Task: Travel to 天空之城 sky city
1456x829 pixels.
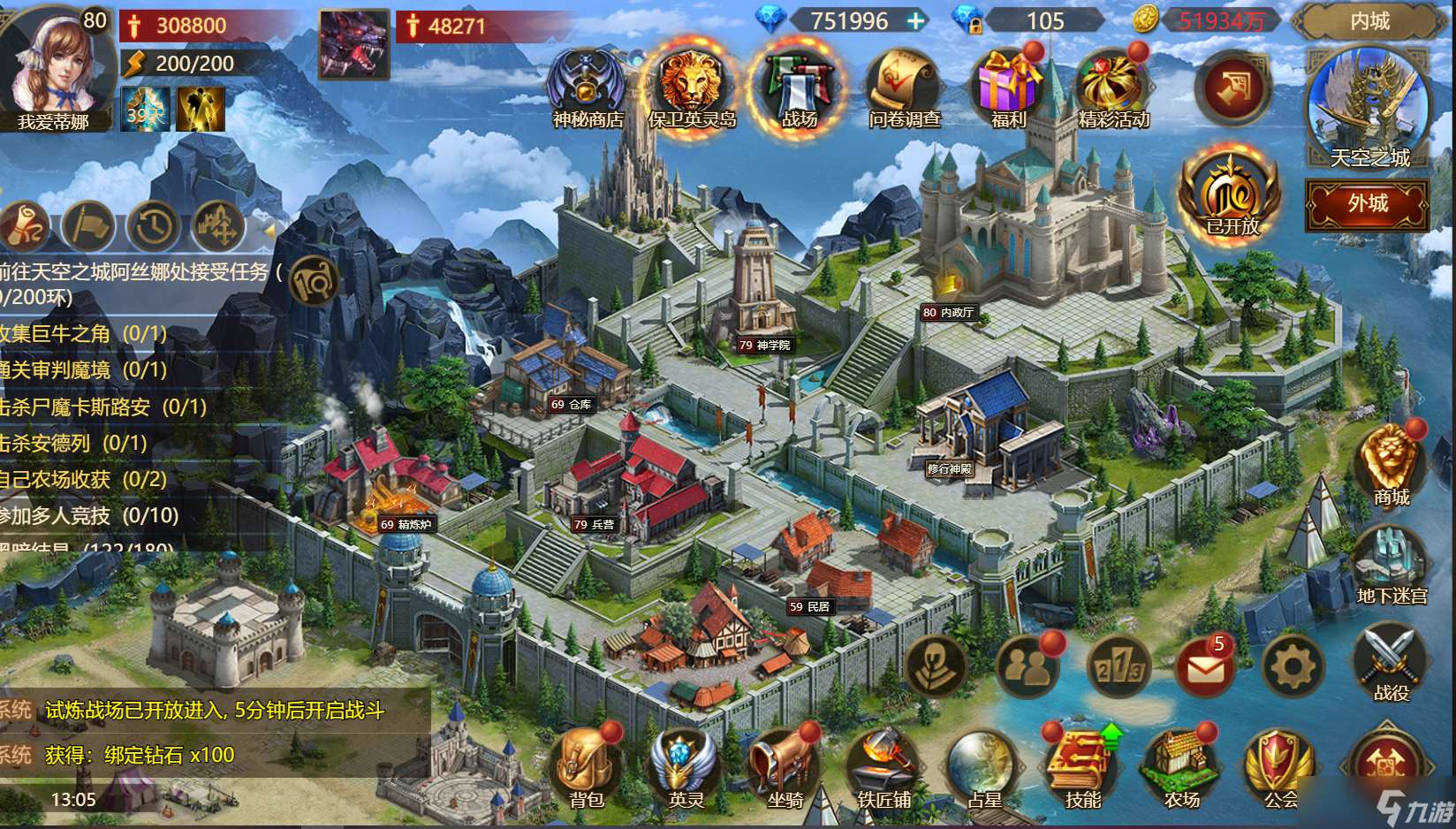Action: pos(1368,104)
